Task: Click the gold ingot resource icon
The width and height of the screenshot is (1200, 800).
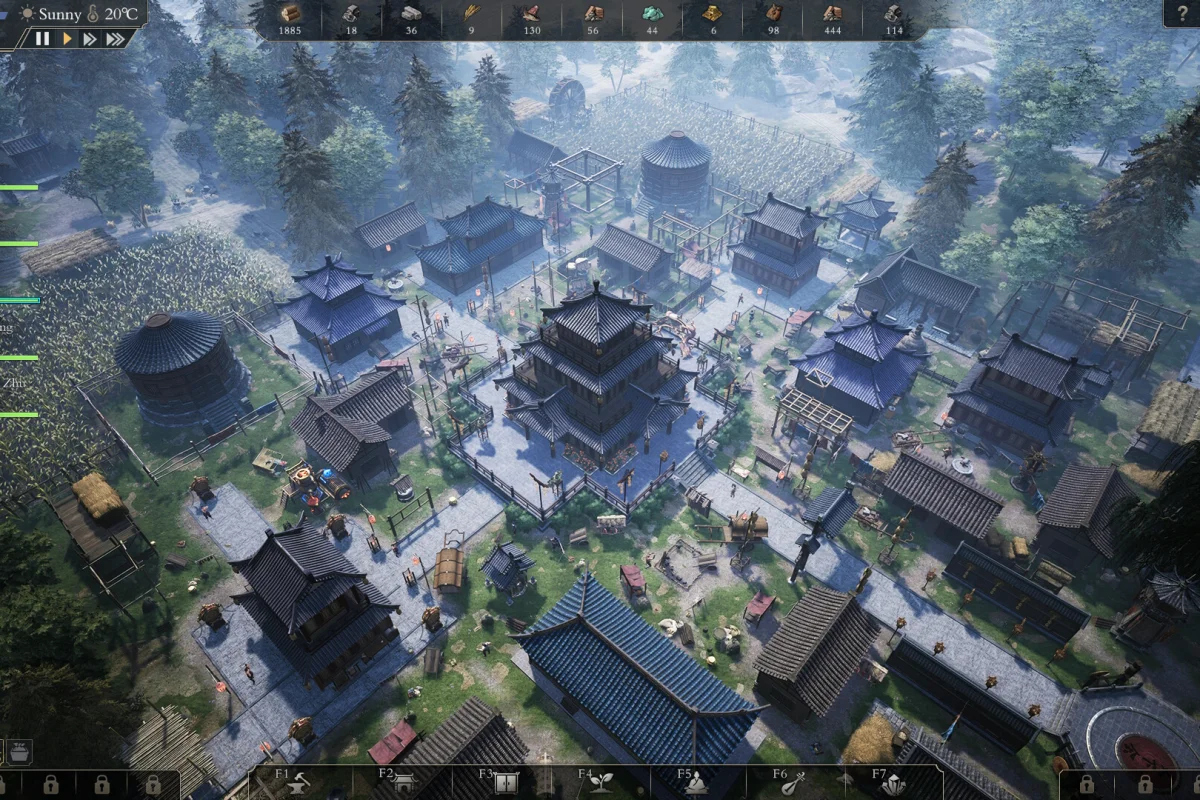Action: point(712,13)
